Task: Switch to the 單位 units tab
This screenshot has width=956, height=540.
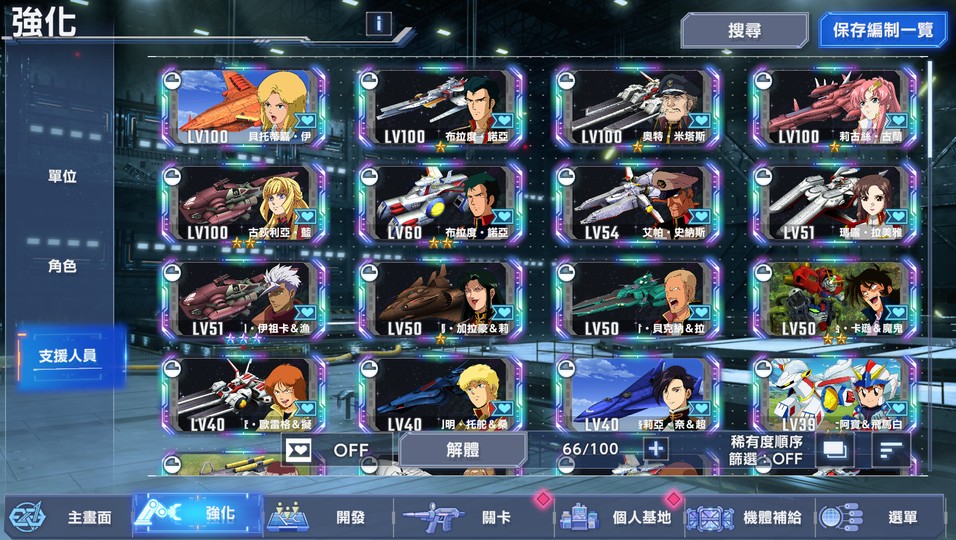Action: click(62, 177)
